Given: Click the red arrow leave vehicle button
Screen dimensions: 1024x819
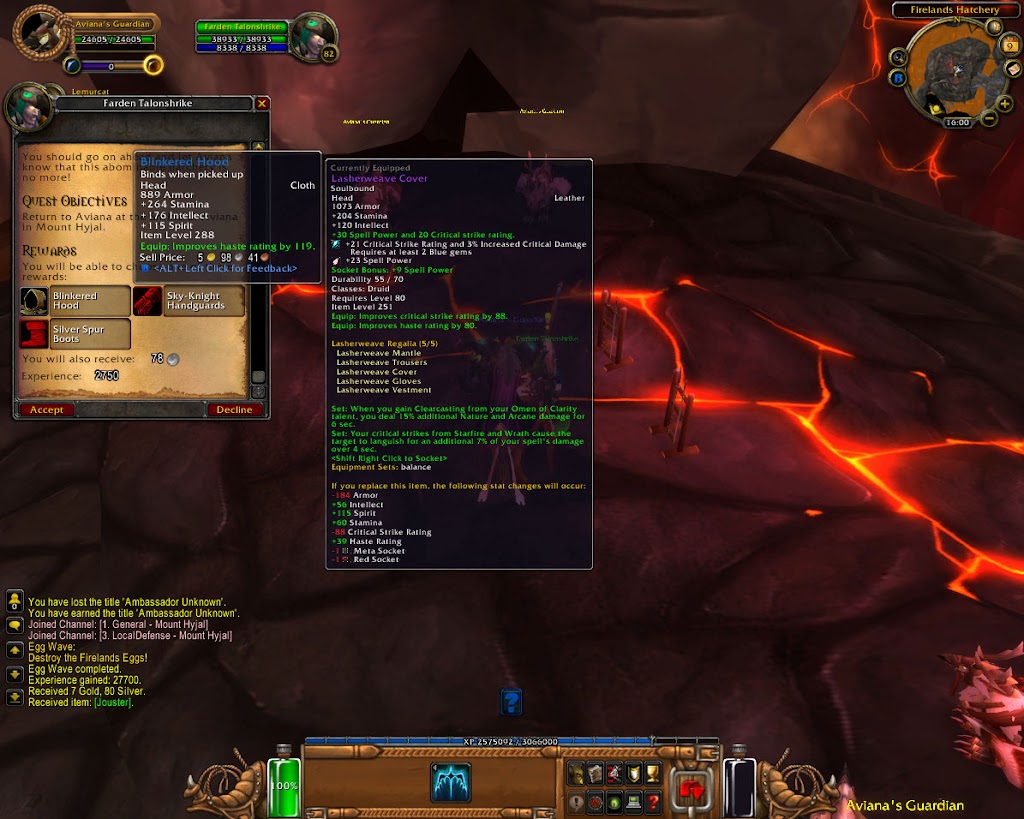Looking at the screenshot, I should [x=692, y=788].
